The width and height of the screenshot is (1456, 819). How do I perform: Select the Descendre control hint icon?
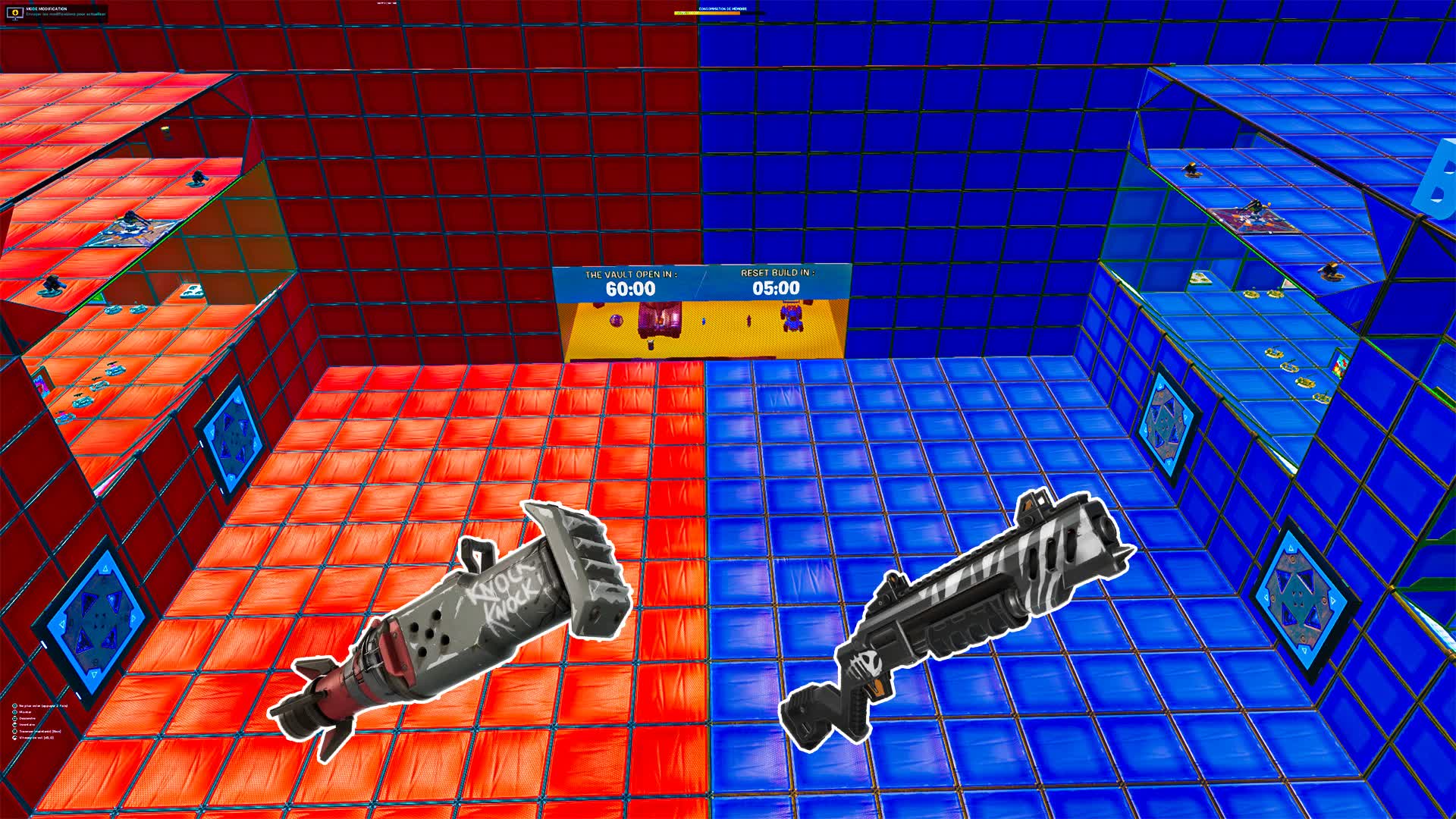15,719
